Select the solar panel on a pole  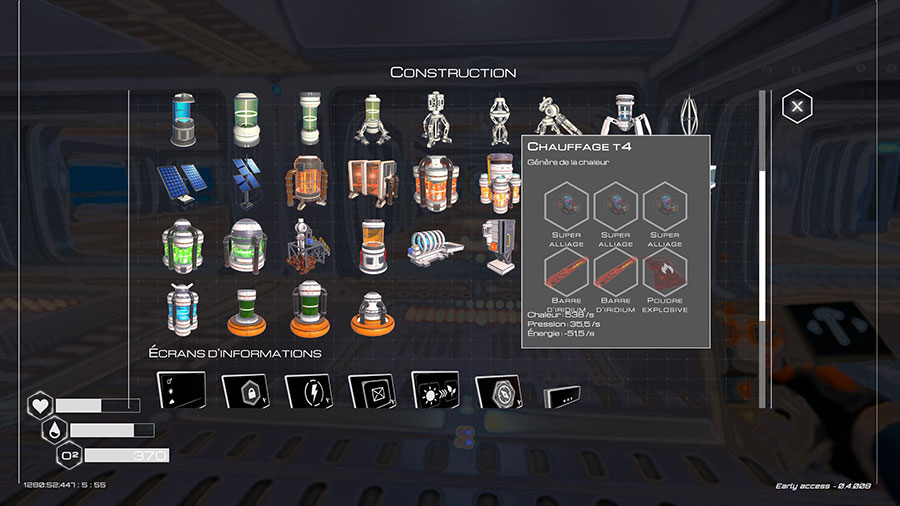click(244, 180)
